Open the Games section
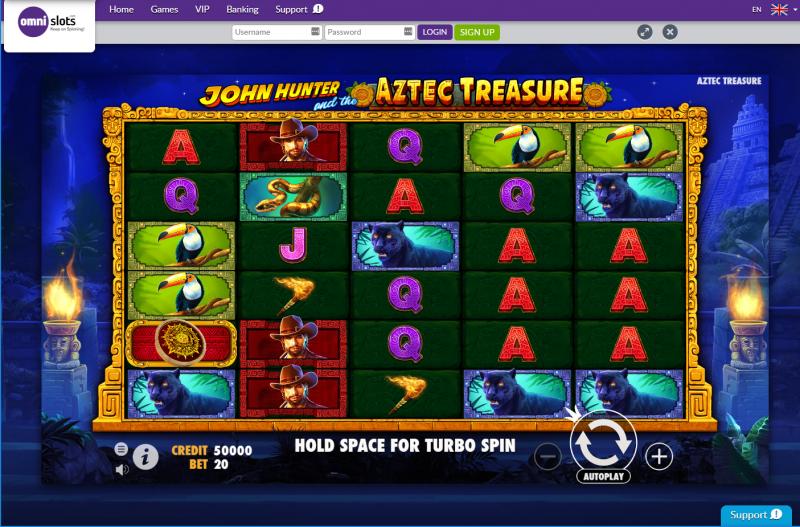 (x=164, y=9)
